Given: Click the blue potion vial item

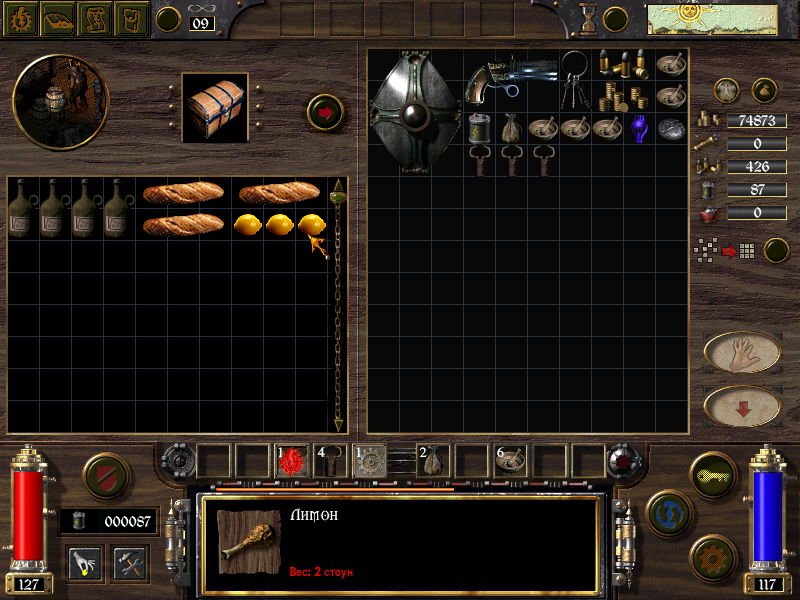Looking at the screenshot, I should tap(639, 128).
